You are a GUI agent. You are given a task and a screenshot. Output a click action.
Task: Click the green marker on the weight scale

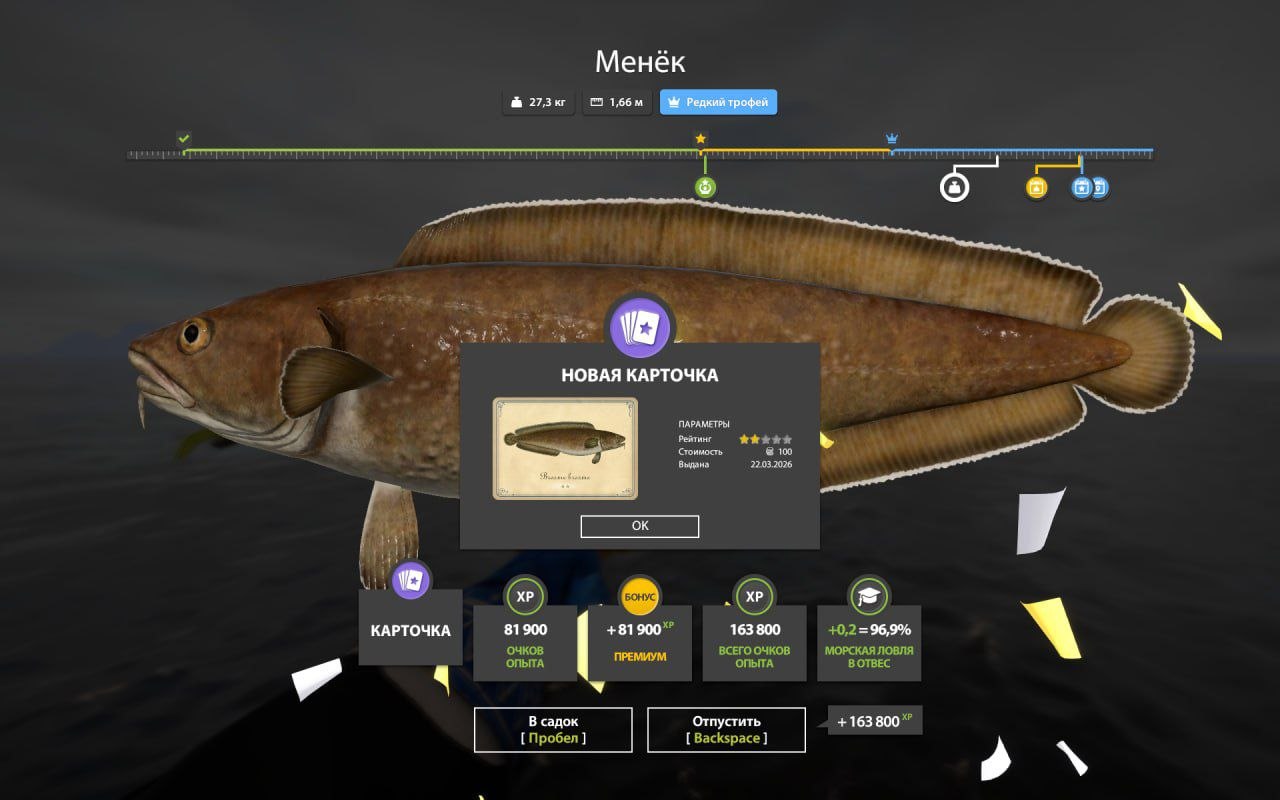pos(705,187)
